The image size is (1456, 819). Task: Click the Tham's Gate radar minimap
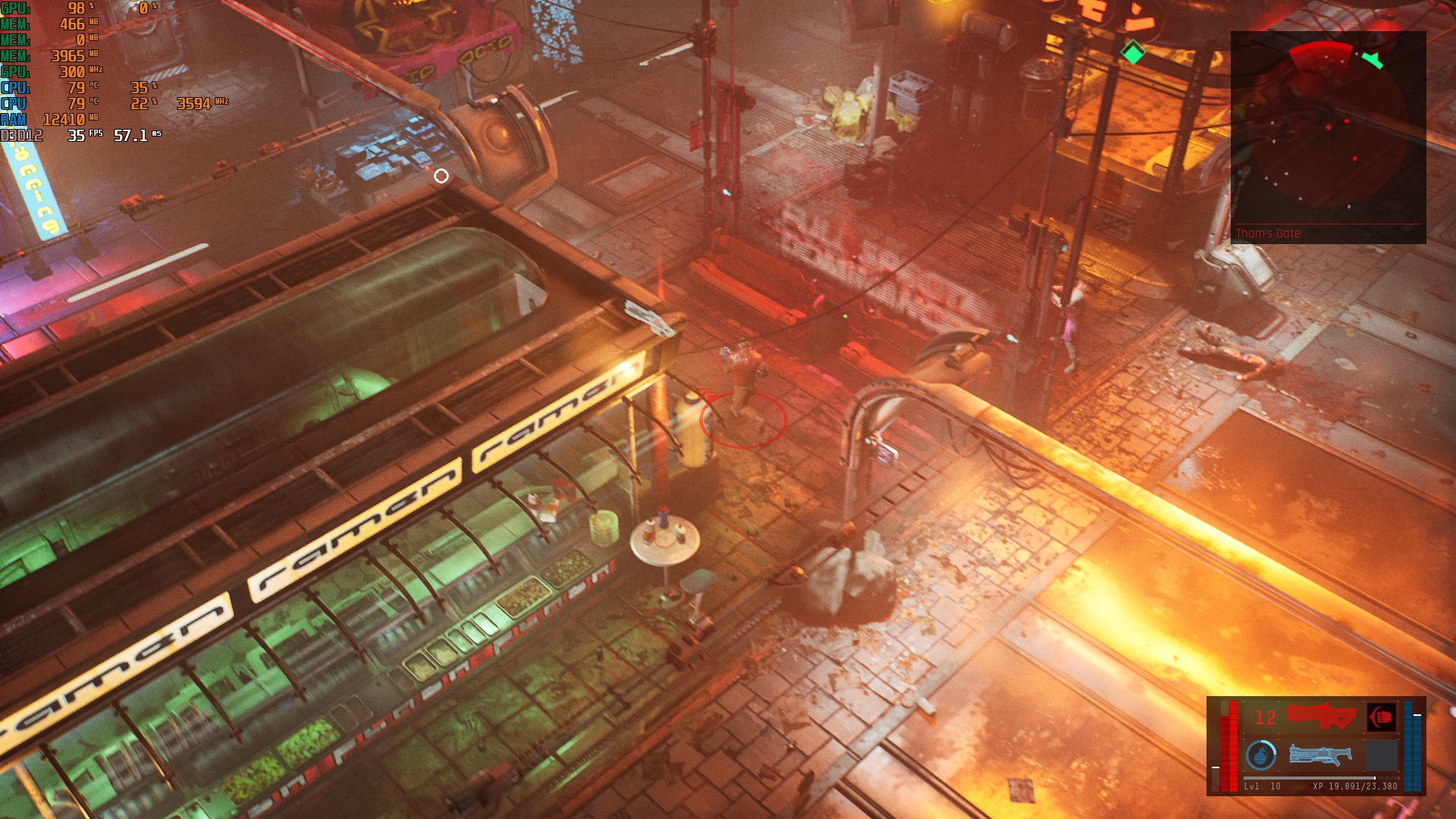pos(1328,136)
